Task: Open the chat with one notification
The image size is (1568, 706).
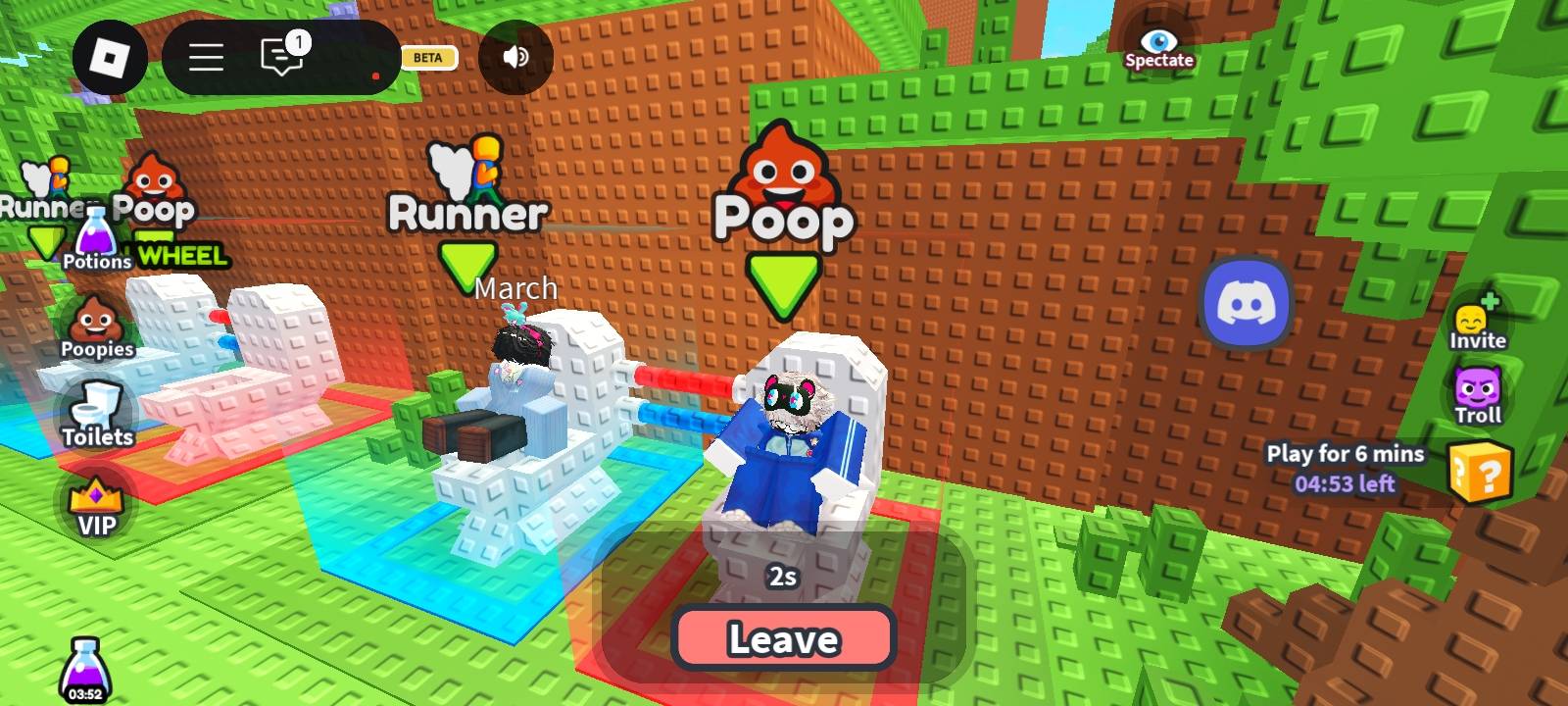Action: coord(283,56)
